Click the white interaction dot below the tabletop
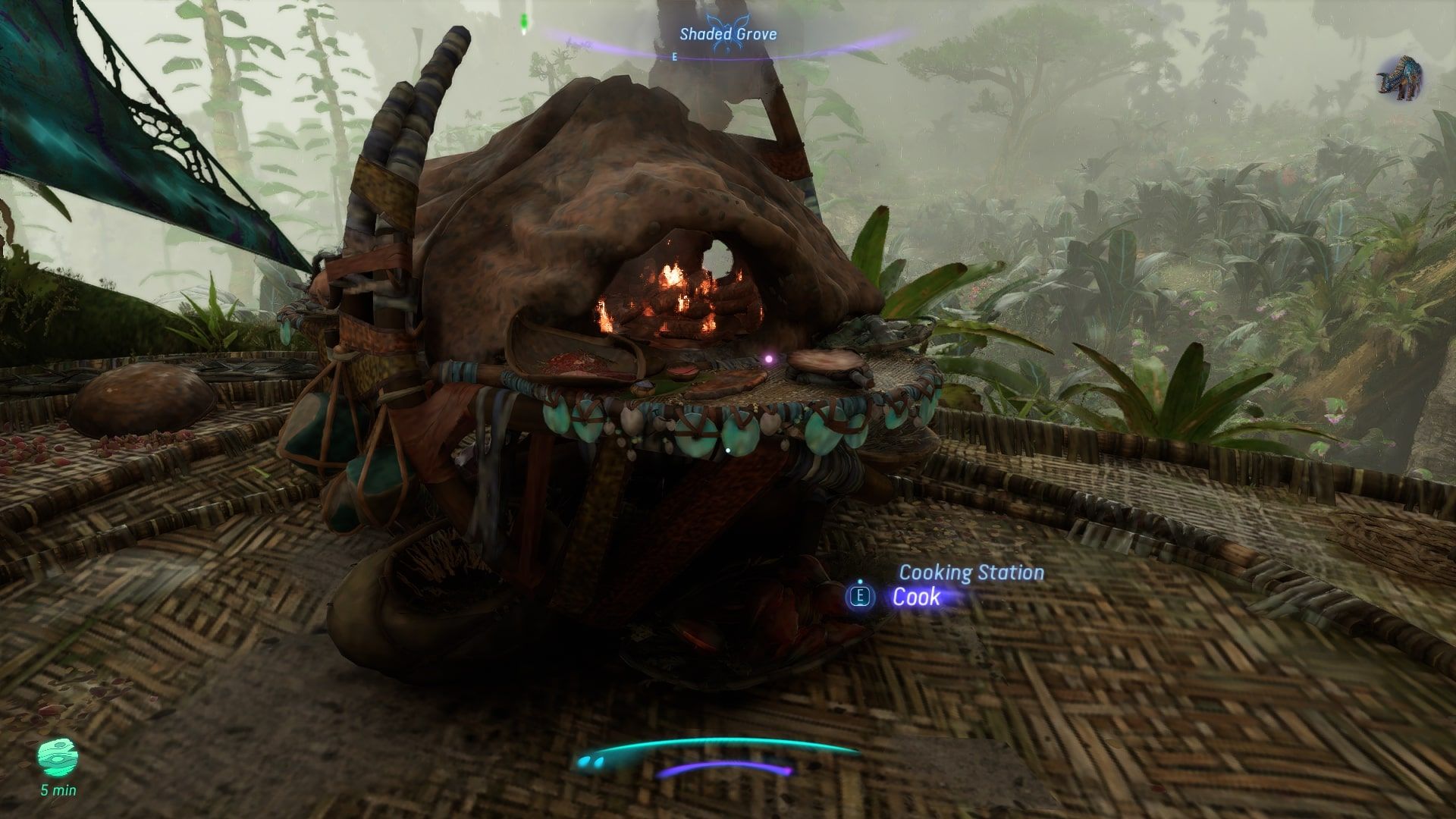The image size is (1456, 819). pos(729,449)
